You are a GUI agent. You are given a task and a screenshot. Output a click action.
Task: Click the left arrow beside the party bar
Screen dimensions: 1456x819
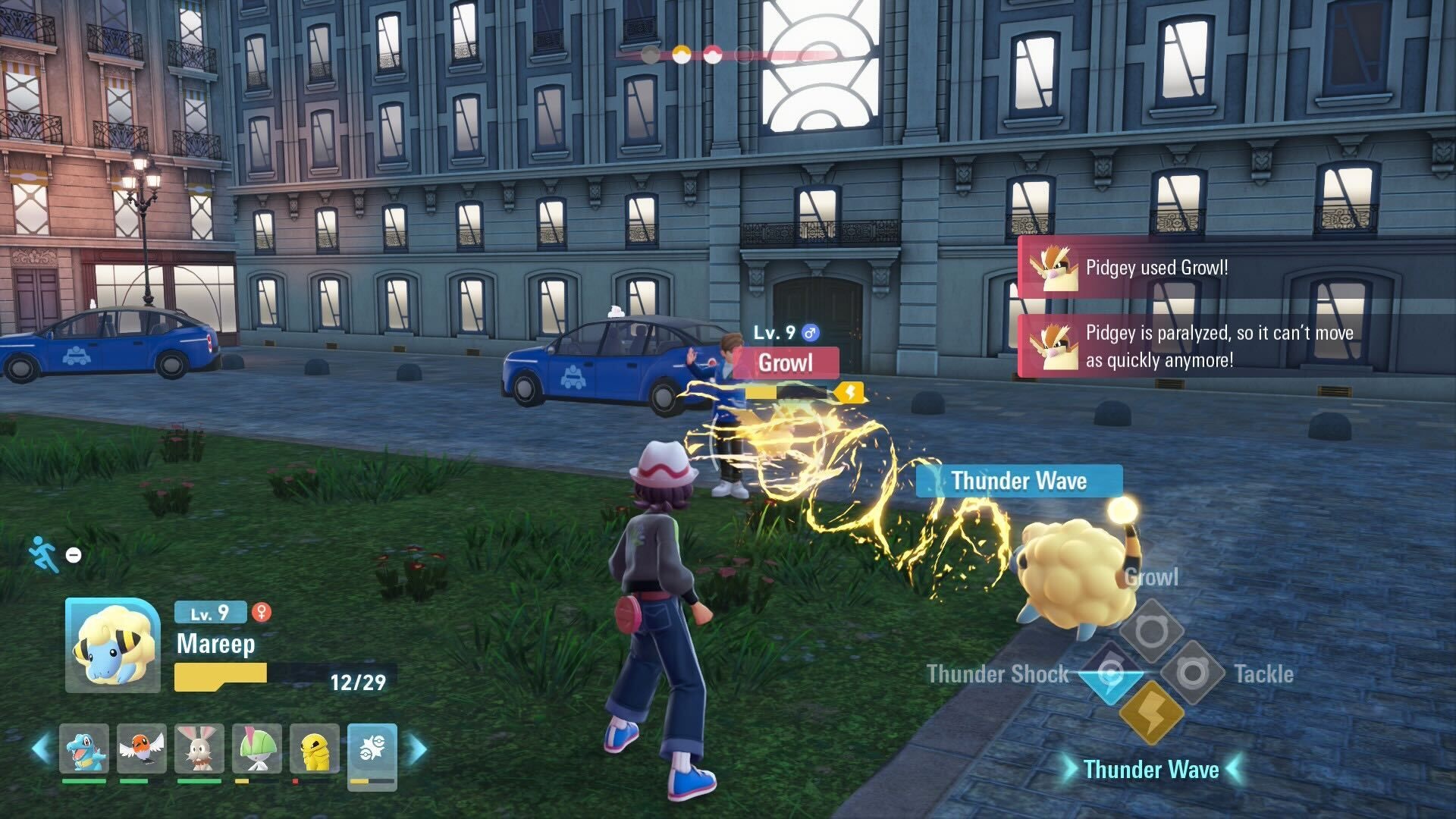click(x=41, y=748)
